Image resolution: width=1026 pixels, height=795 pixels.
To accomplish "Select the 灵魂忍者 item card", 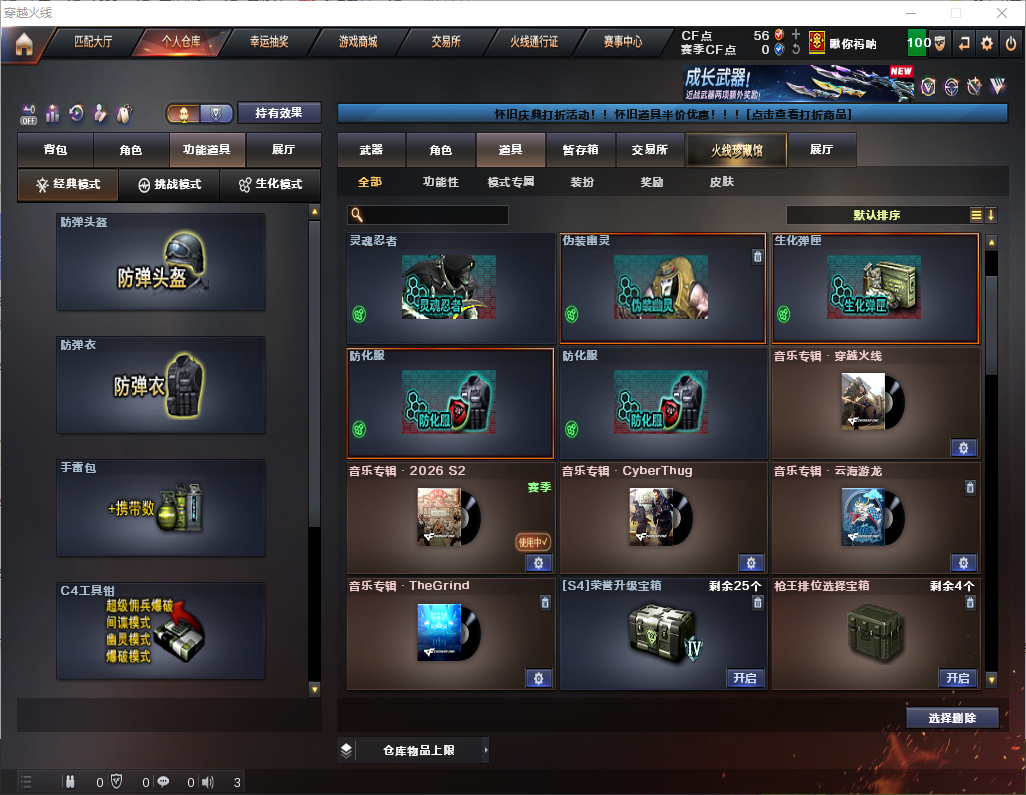I will 450,288.
